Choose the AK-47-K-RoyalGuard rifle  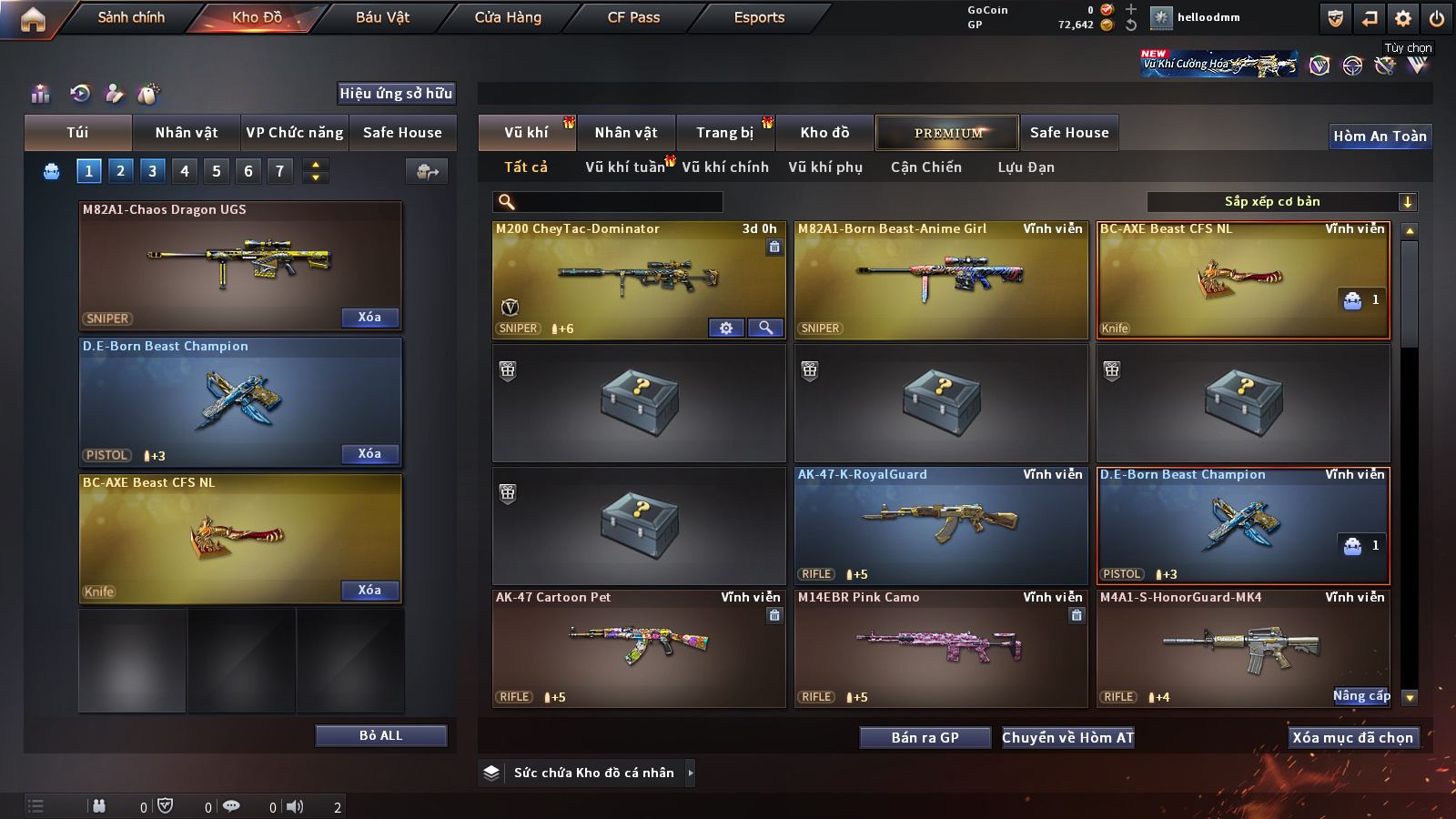point(940,525)
